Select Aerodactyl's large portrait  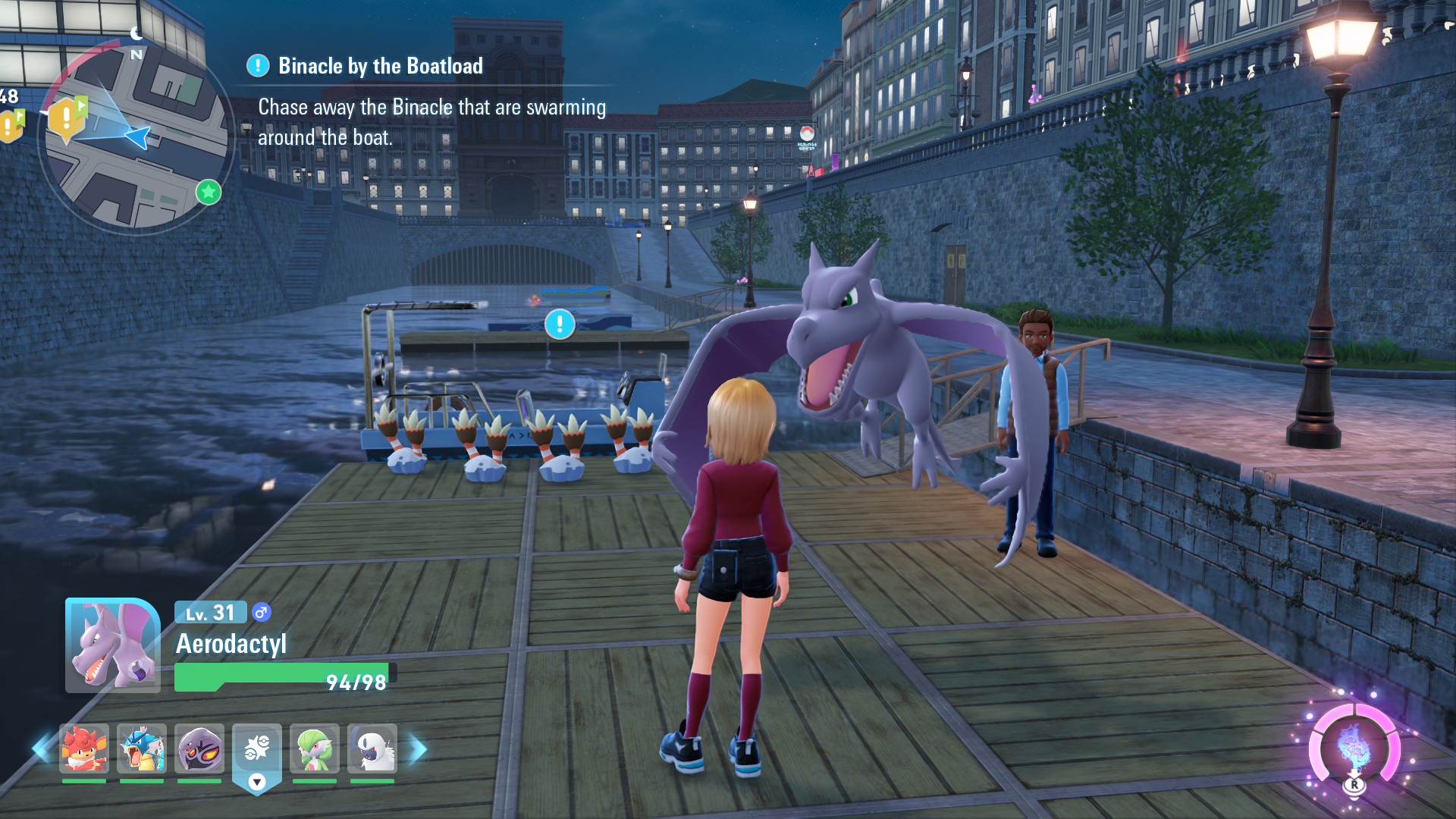(112, 646)
